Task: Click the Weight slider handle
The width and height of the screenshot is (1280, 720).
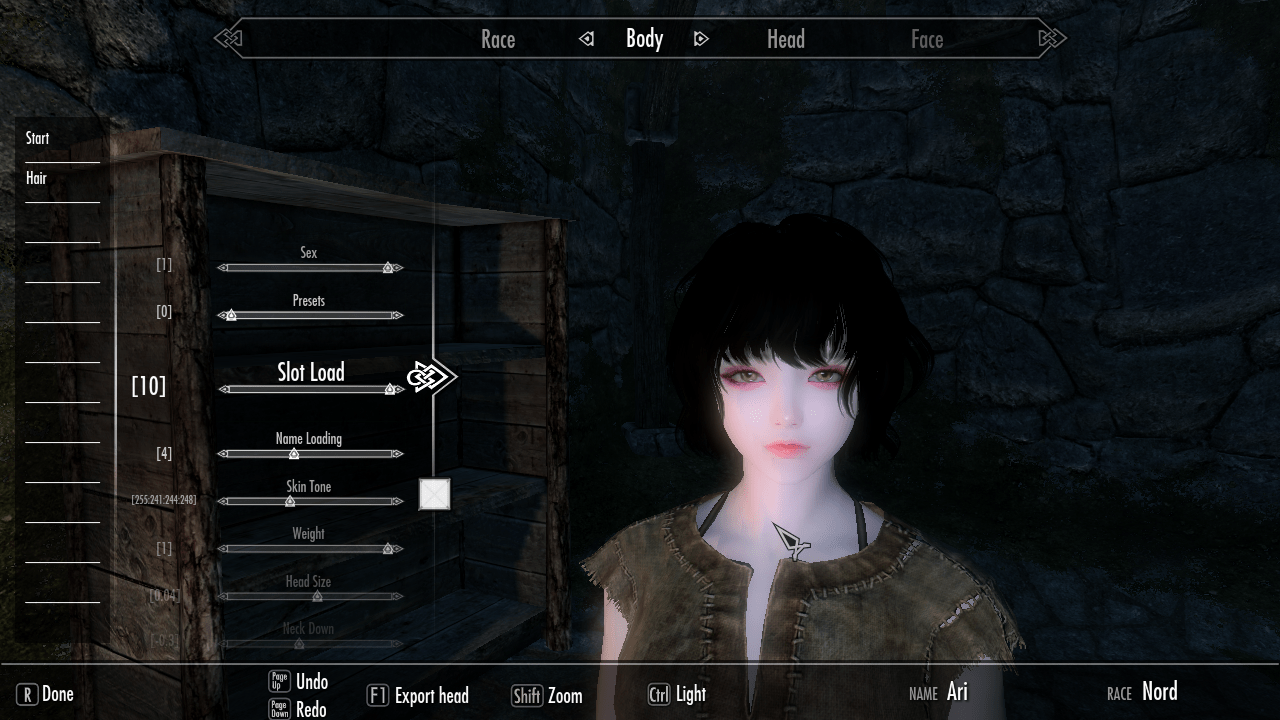Action: point(388,548)
